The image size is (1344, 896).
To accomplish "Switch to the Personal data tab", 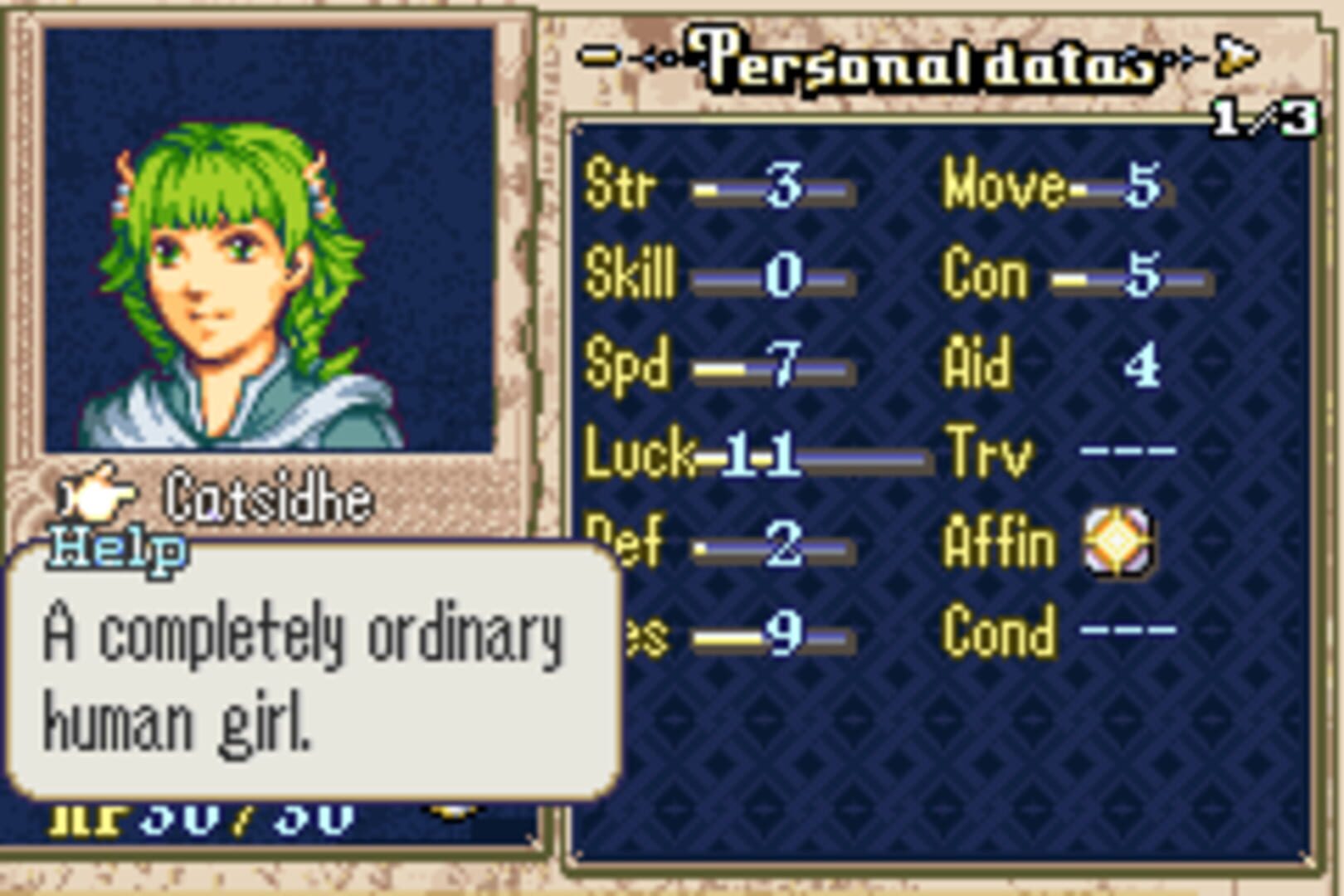I will 921,58.
